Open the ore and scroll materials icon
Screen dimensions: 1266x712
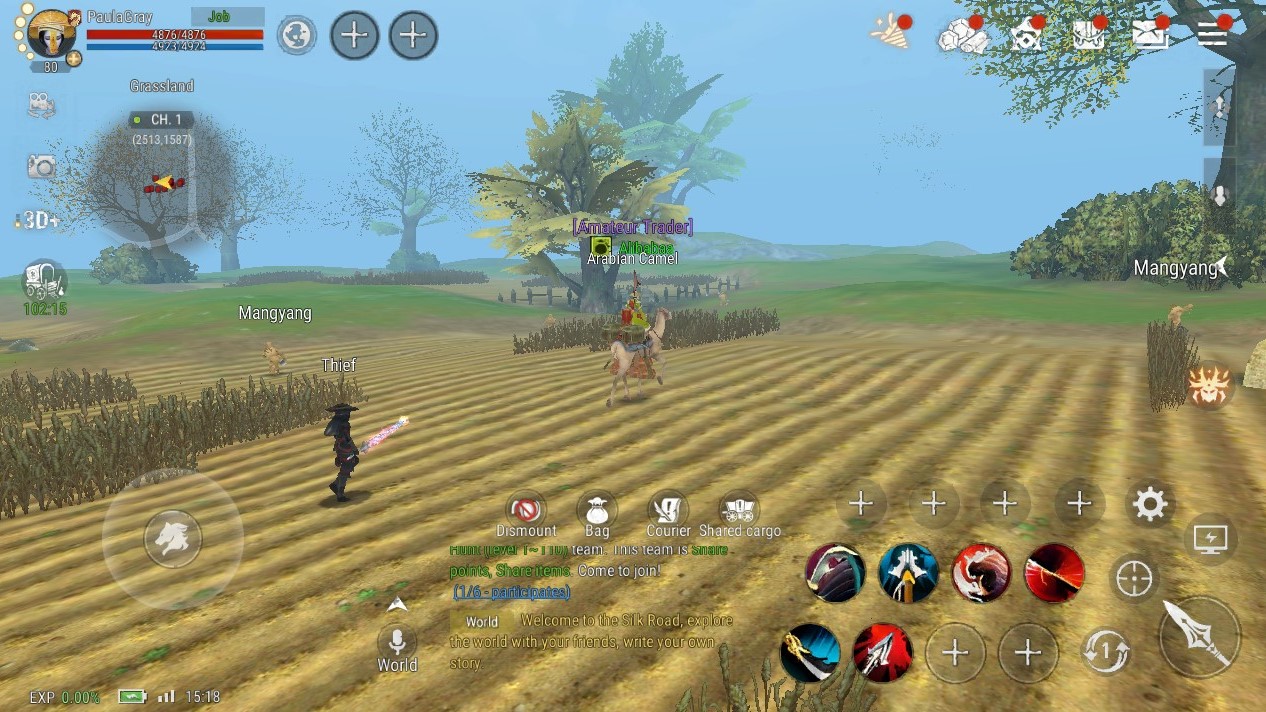962,36
